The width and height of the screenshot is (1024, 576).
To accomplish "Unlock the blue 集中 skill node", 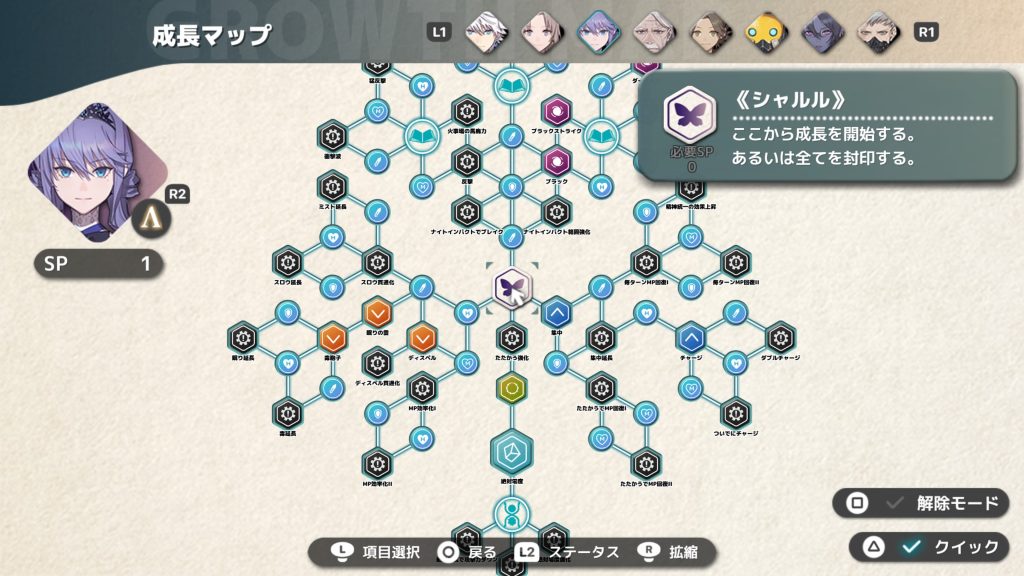I will click(556, 313).
